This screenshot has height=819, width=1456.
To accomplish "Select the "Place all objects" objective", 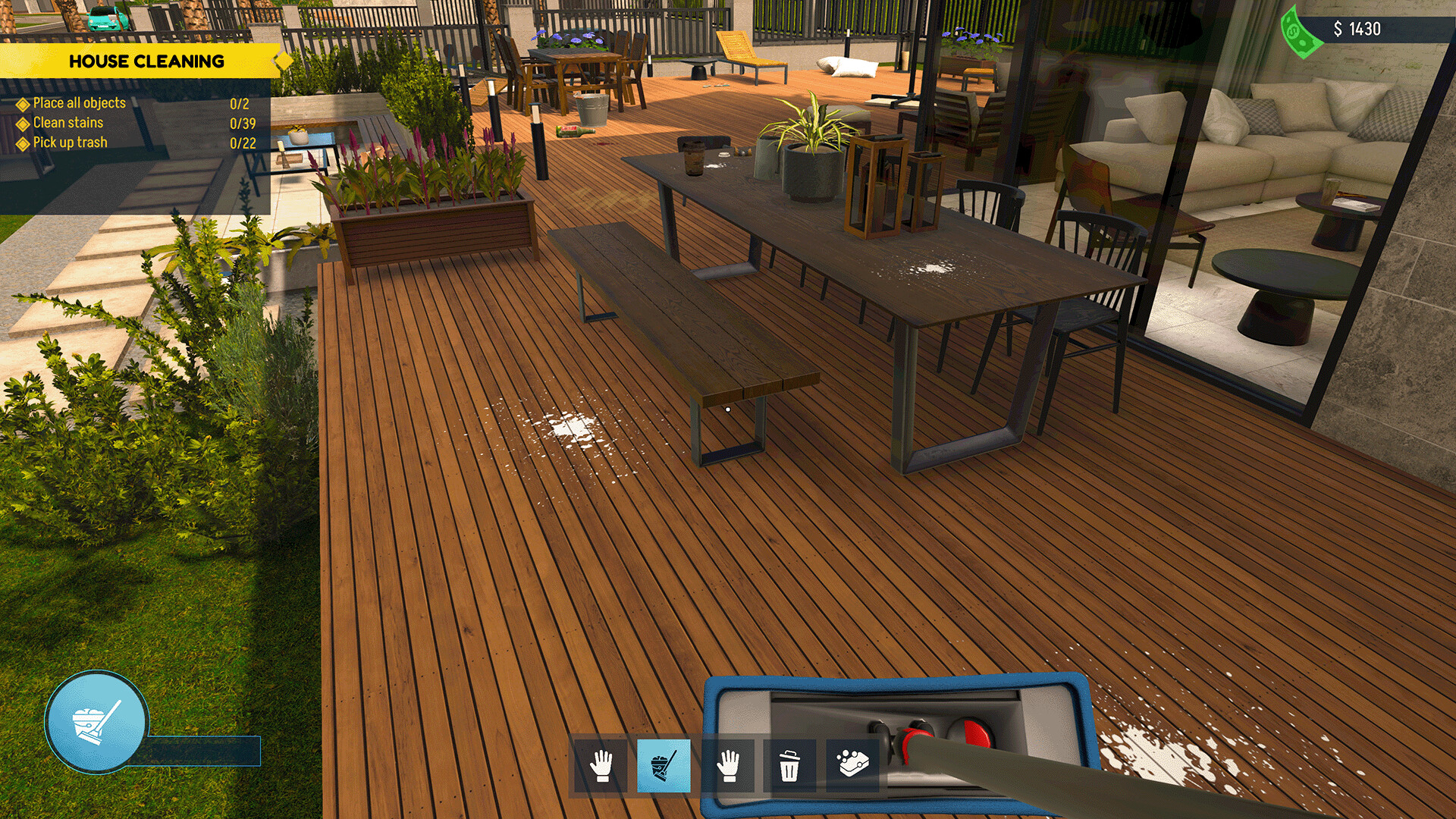I will point(80,103).
